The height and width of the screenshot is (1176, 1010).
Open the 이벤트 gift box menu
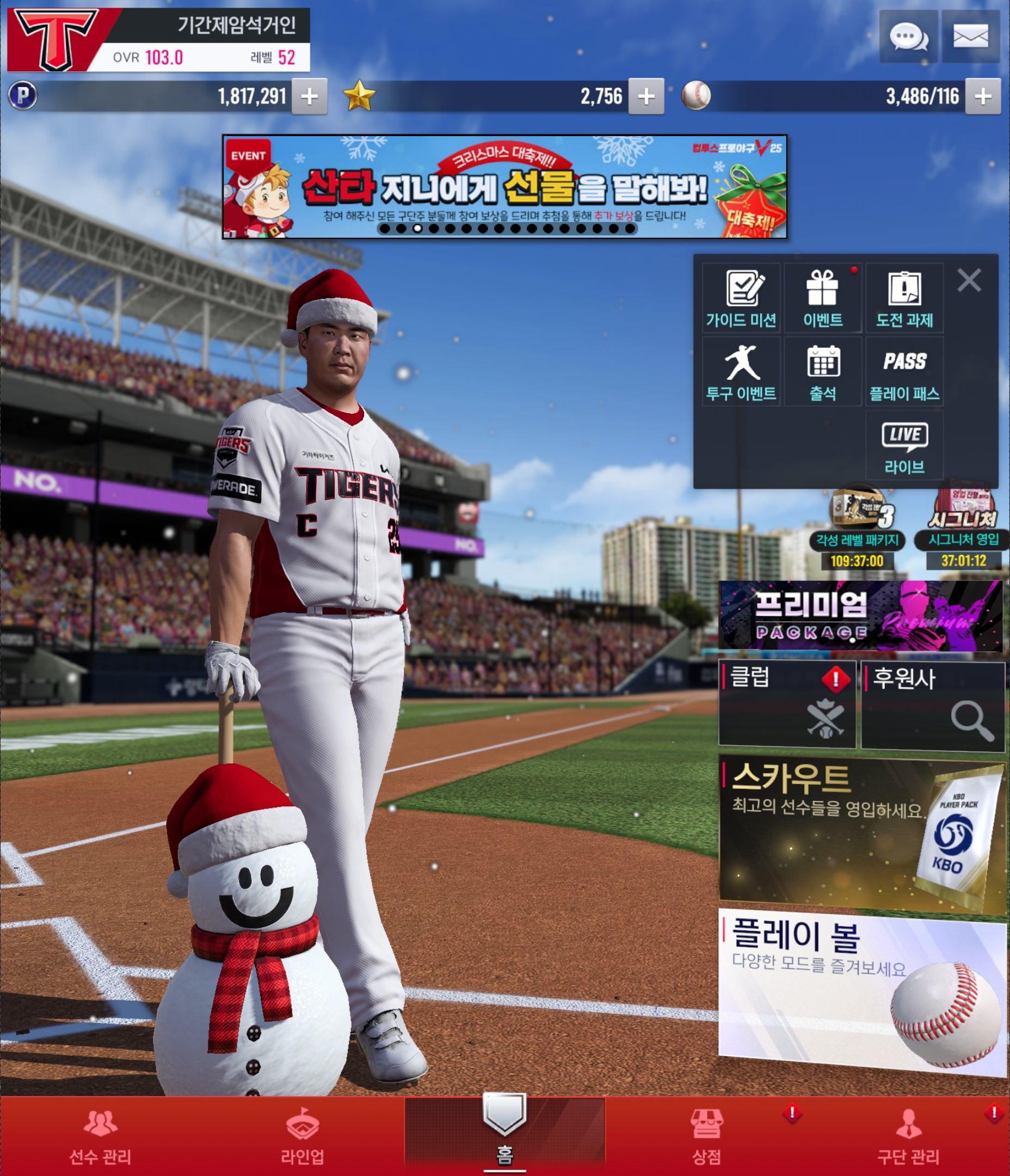823,298
